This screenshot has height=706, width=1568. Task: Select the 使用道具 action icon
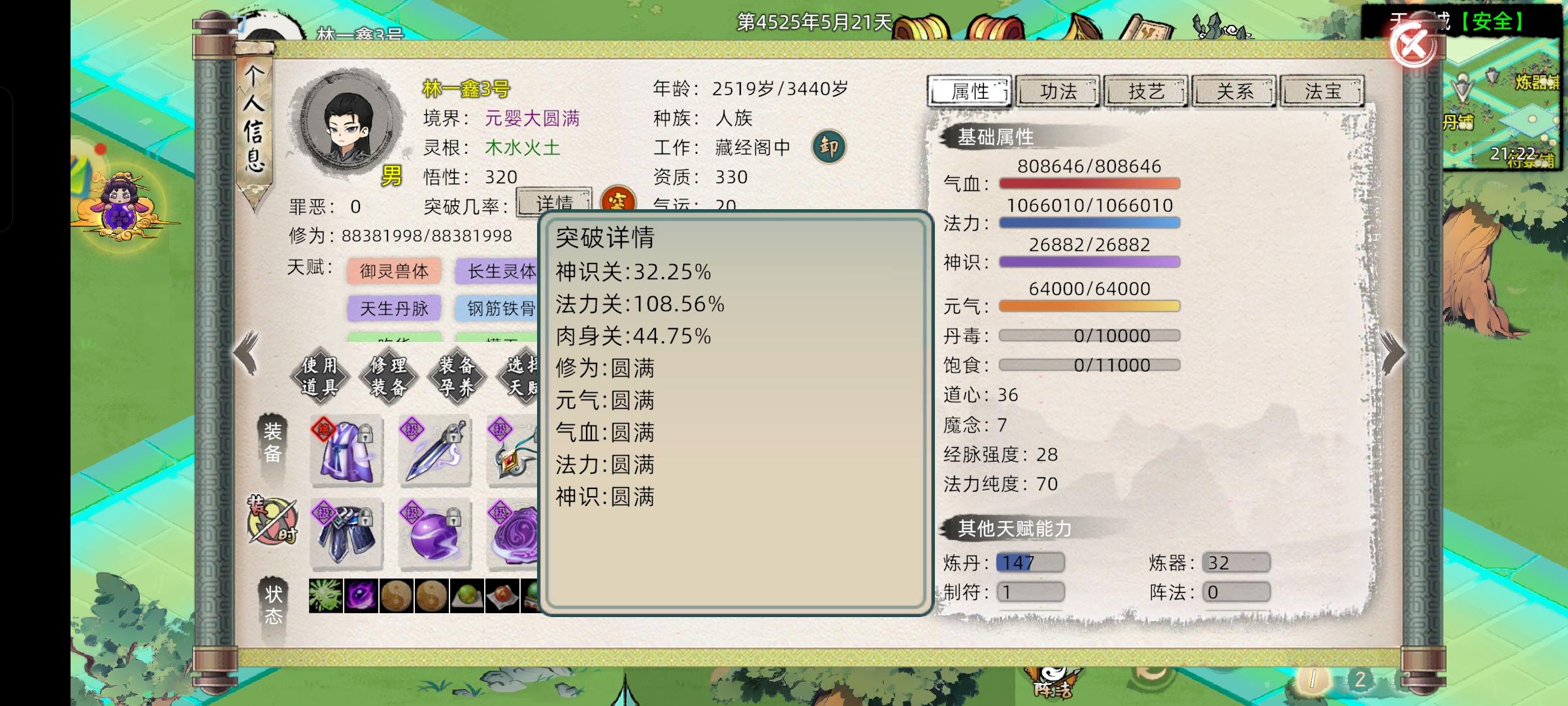click(x=320, y=376)
